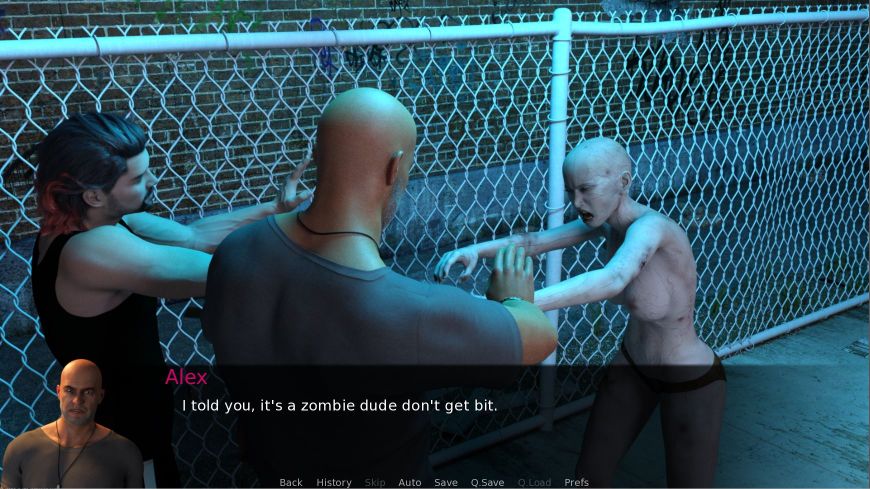Open the History log

pyautogui.click(x=334, y=482)
